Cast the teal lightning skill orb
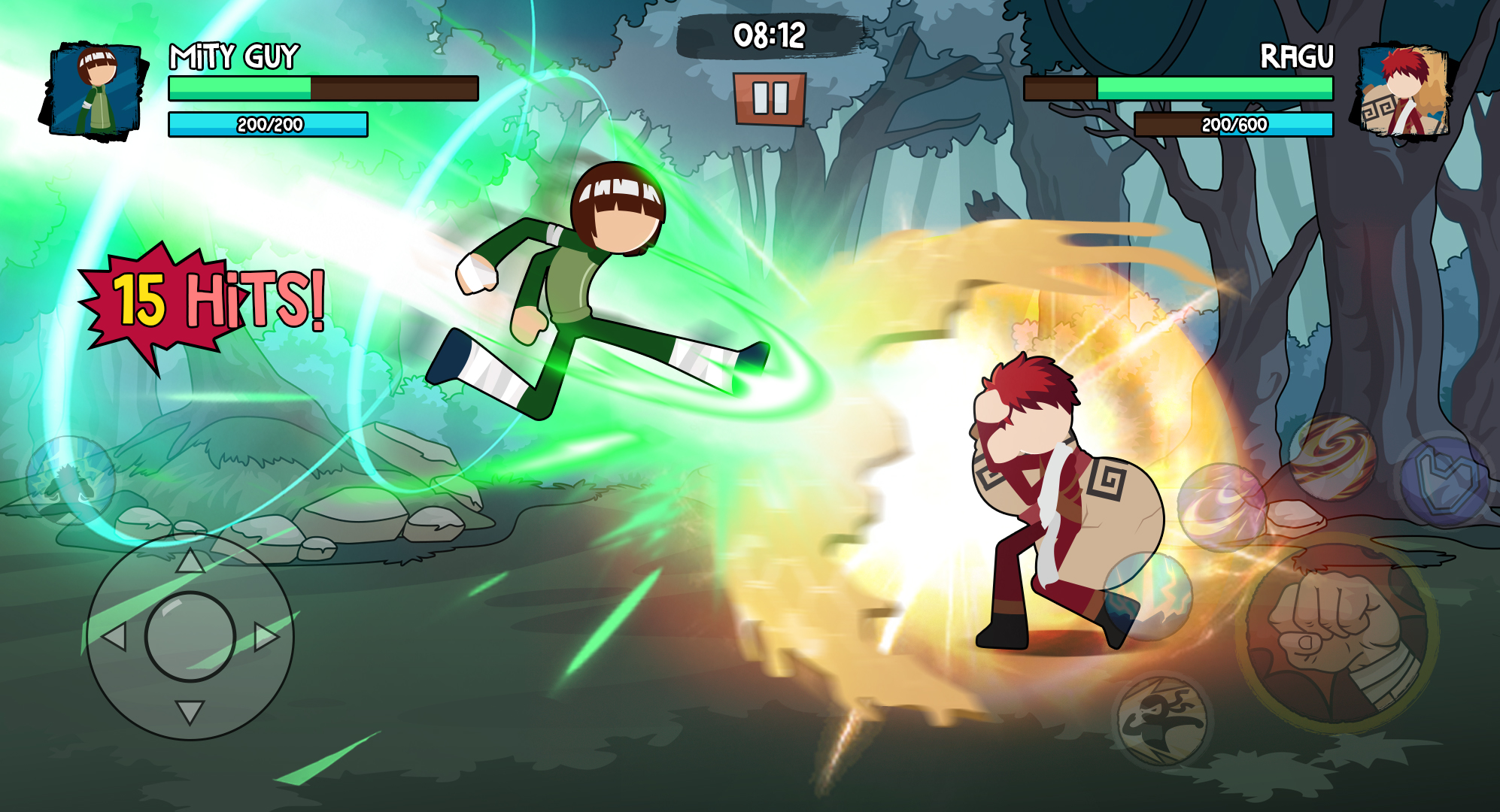This screenshot has height=812, width=1500. point(1149,596)
